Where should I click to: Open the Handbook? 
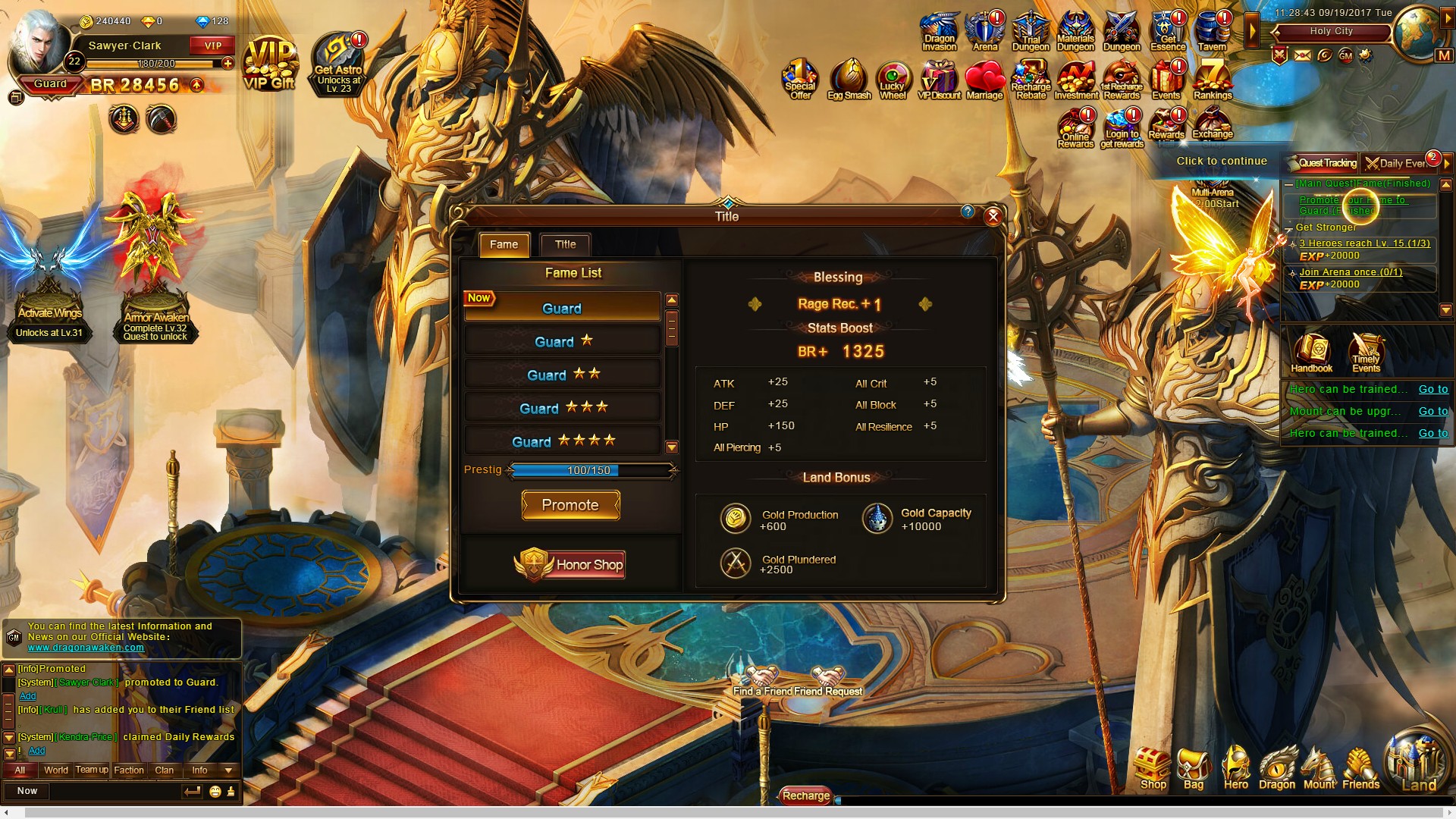[1312, 353]
